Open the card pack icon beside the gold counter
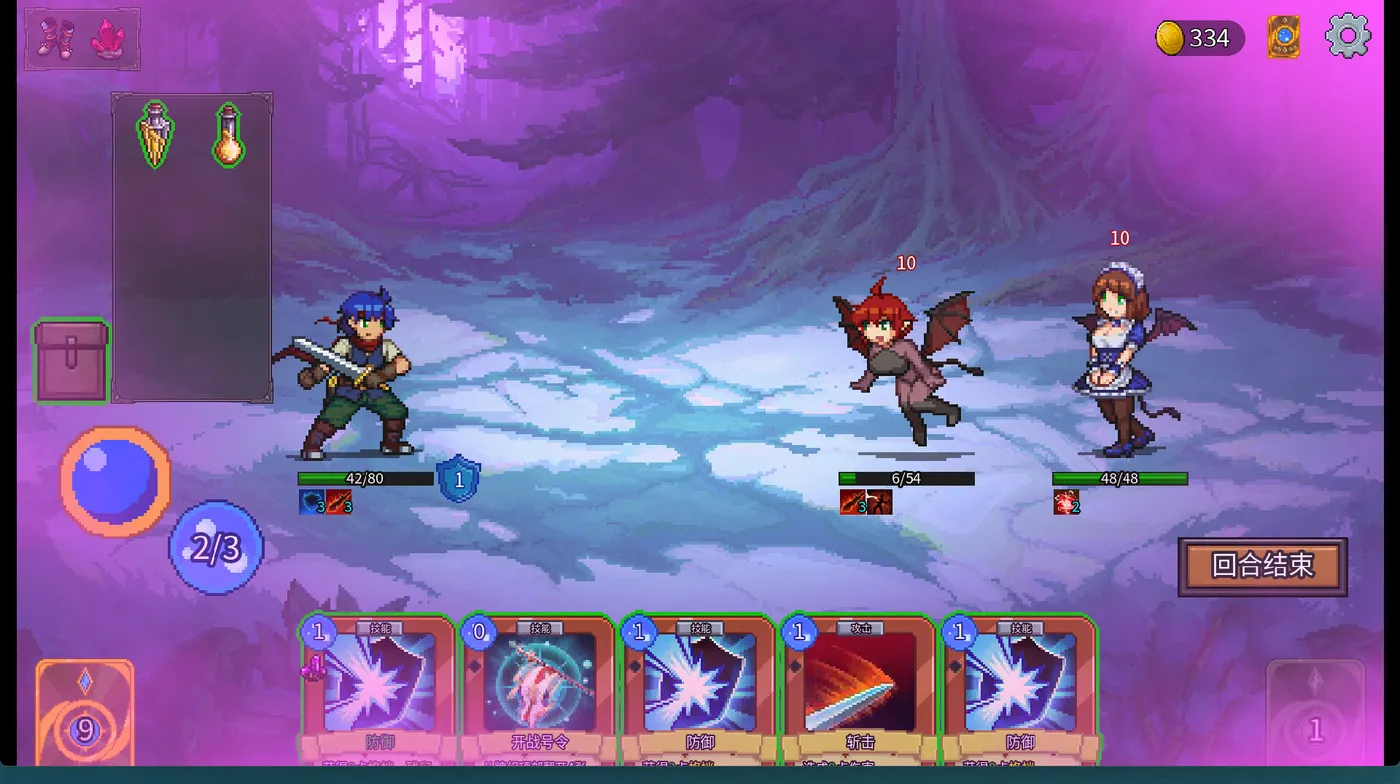 (x=1283, y=38)
